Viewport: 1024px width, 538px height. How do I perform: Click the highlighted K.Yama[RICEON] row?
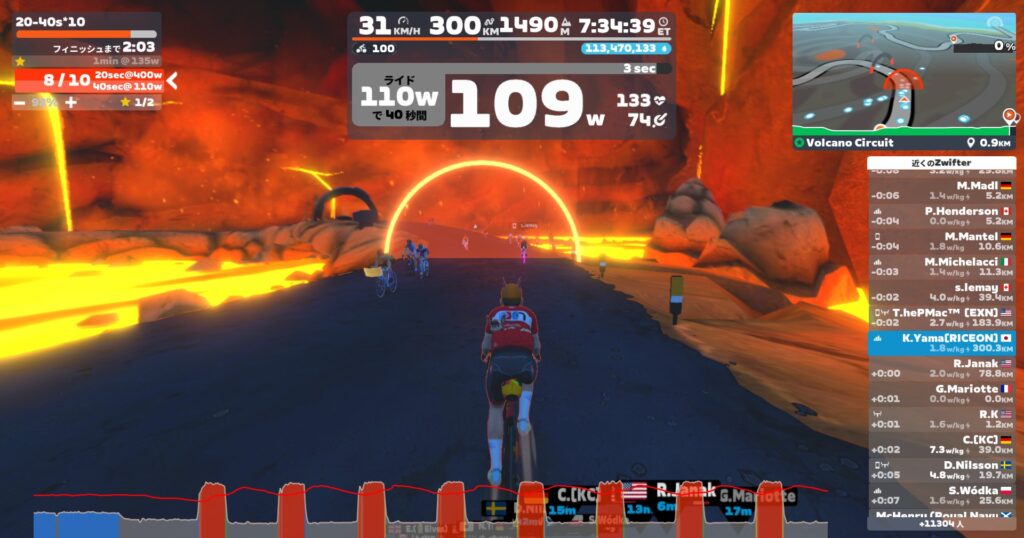click(x=941, y=343)
